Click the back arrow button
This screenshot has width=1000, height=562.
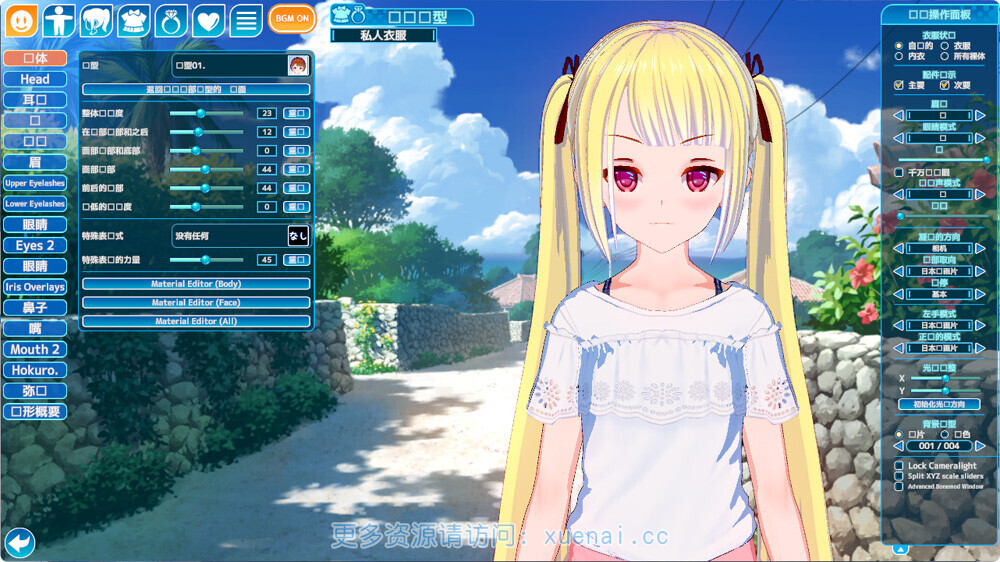20,543
